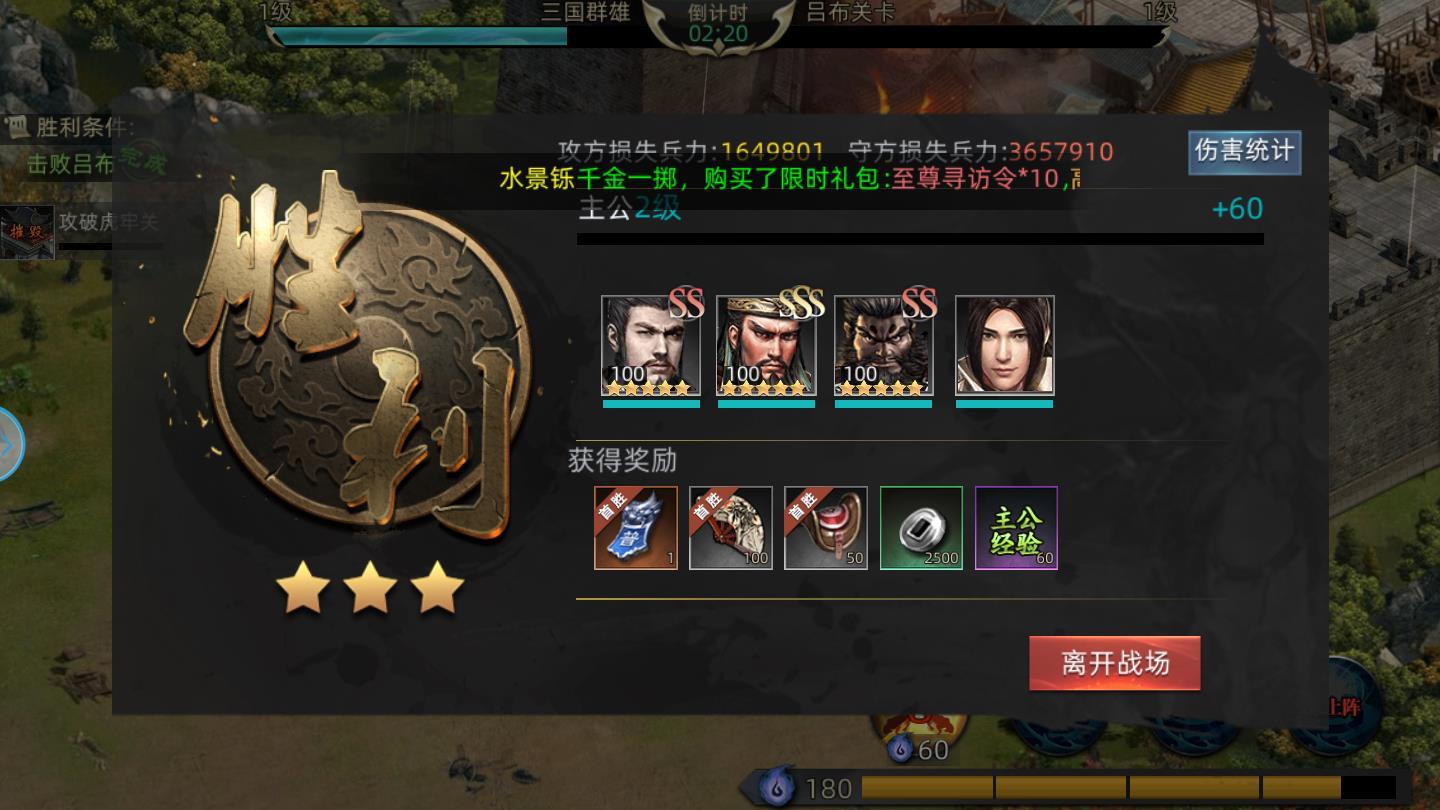The image size is (1440, 810).
Task: Open the silver coin 2500 reward item
Action: click(x=921, y=528)
